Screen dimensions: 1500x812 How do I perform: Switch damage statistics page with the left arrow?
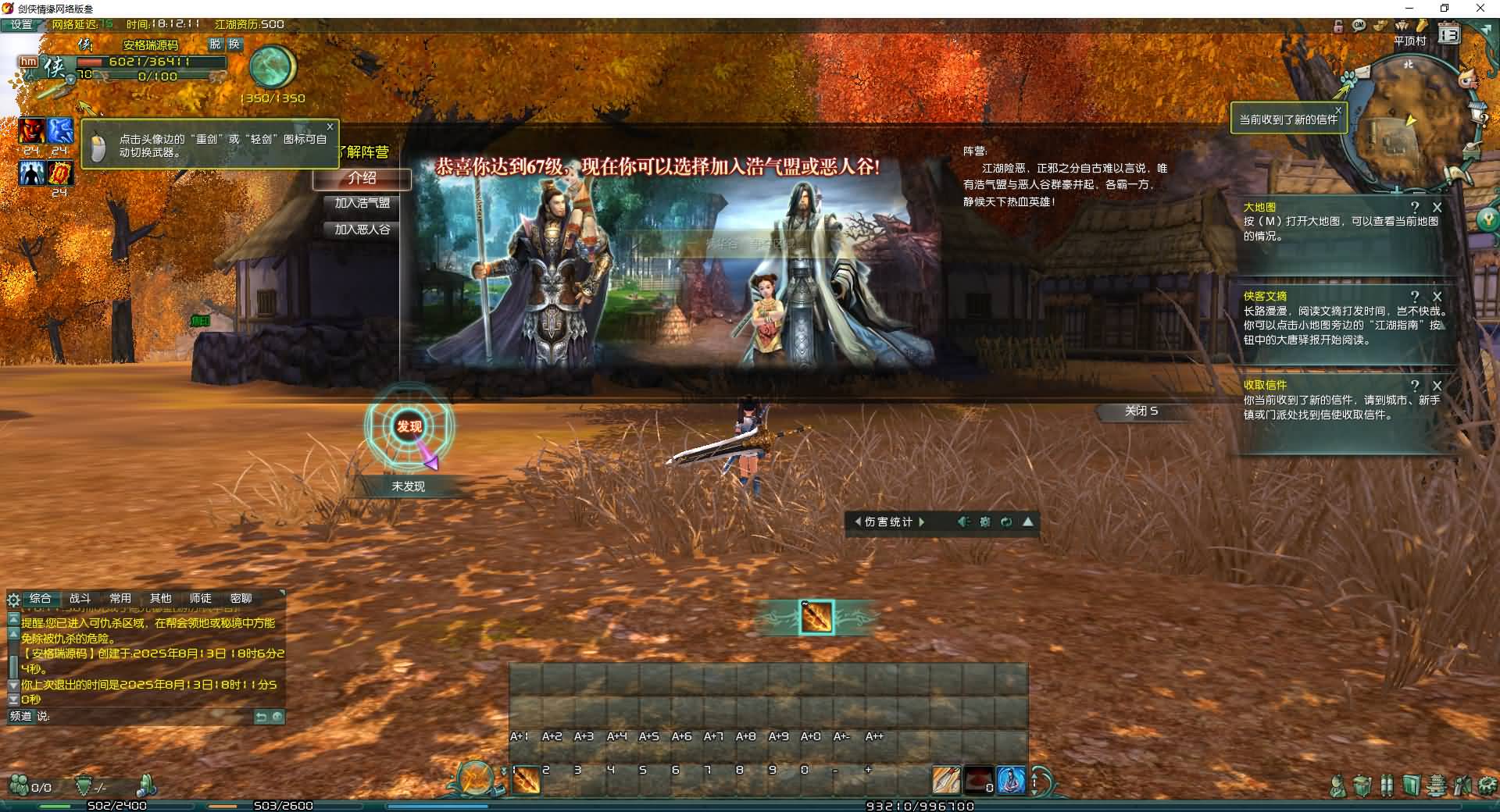point(859,522)
